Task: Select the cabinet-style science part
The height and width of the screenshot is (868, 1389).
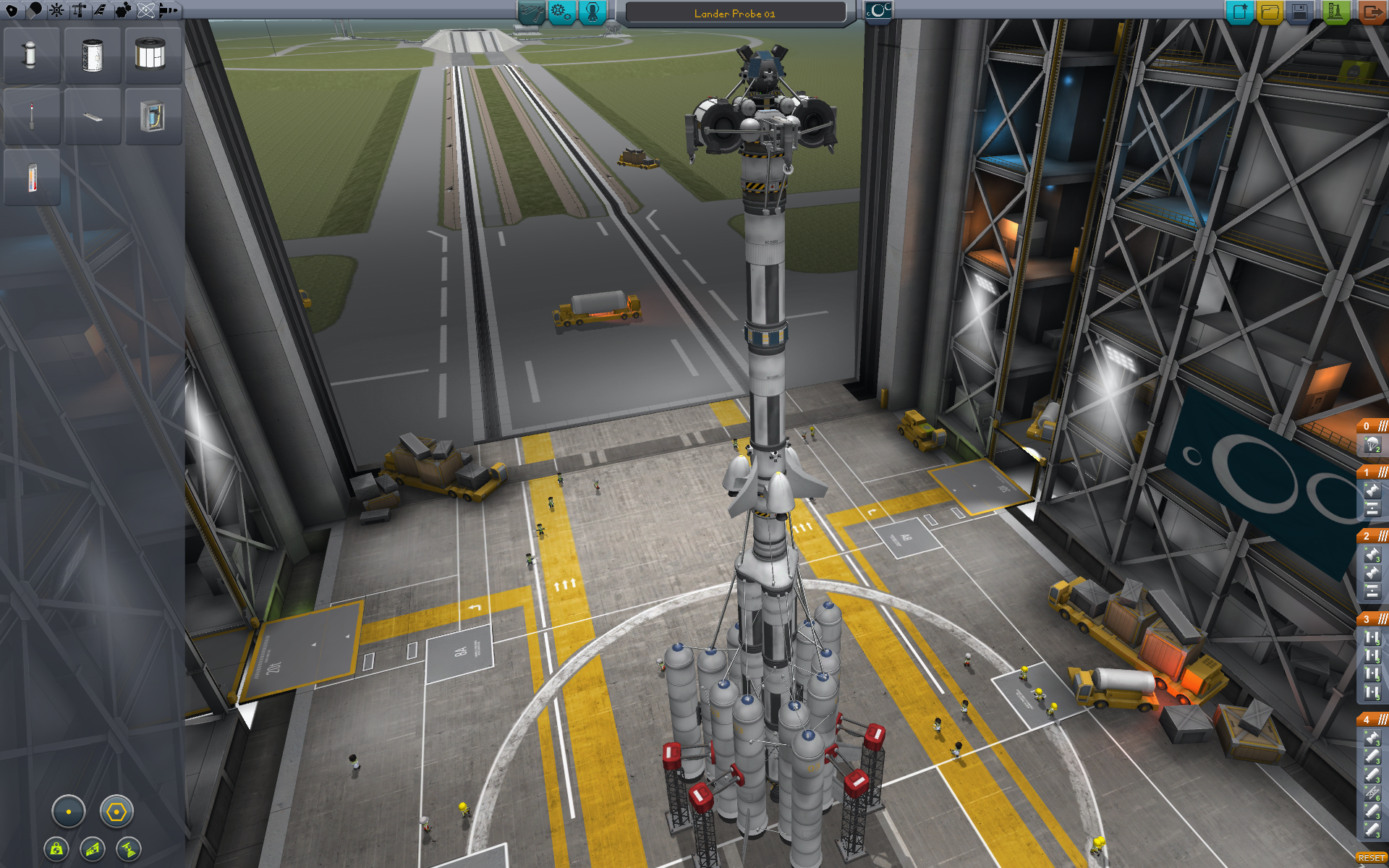Action: 152,116
